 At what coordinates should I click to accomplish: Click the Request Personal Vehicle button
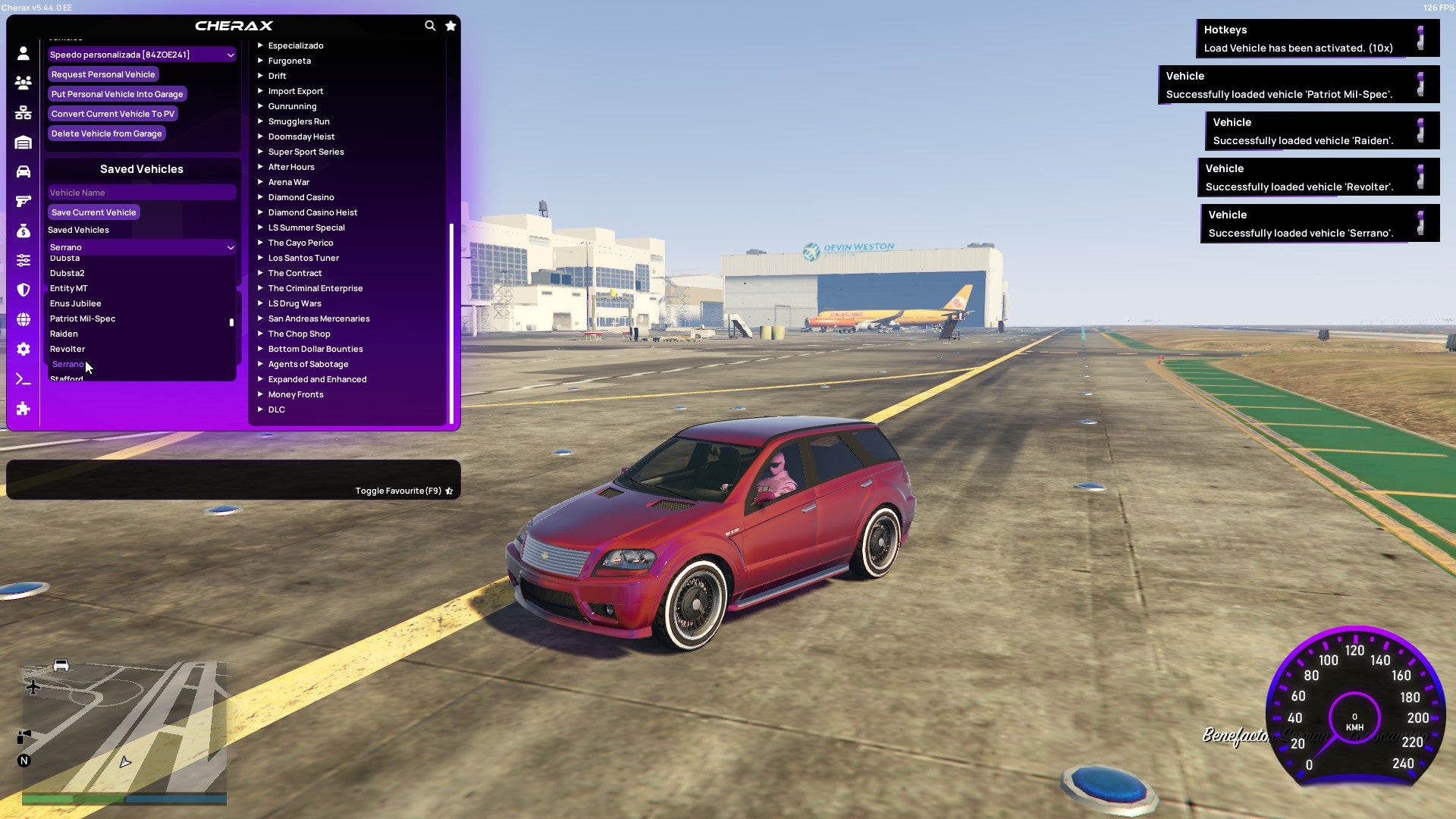(x=103, y=74)
